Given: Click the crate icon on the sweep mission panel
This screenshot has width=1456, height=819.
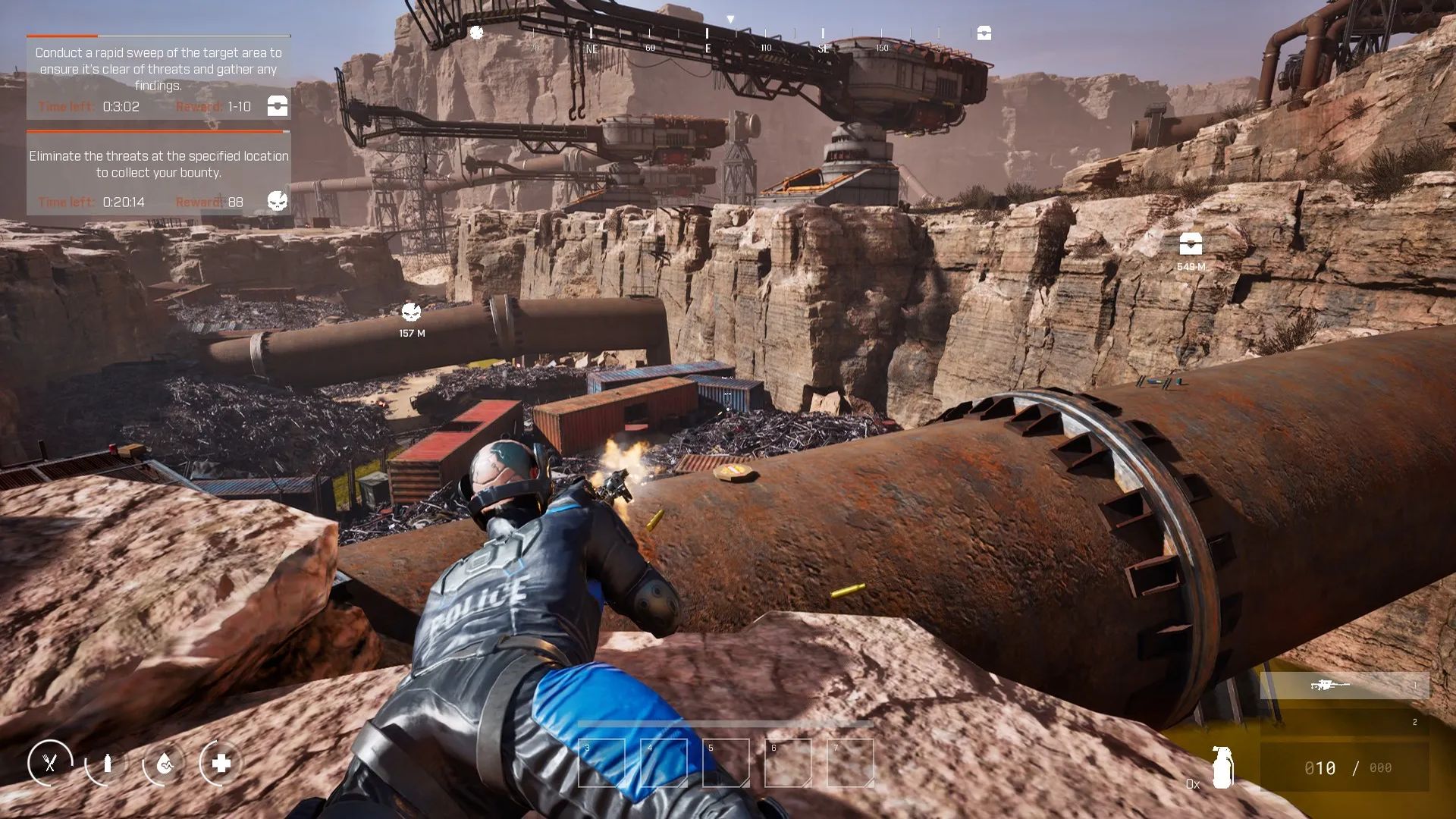Looking at the screenshot, I should point(276,107).
